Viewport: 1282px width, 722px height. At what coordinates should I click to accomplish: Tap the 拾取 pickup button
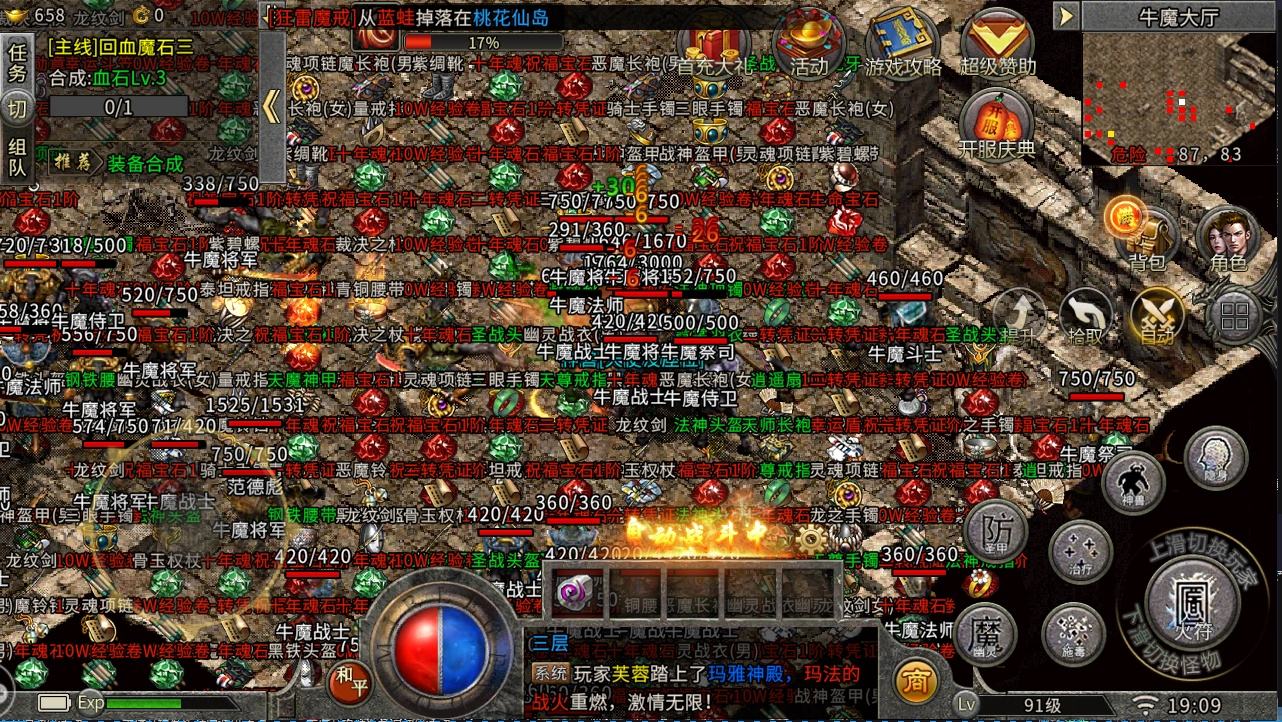pyautogui.click(x=1087, y=315)
